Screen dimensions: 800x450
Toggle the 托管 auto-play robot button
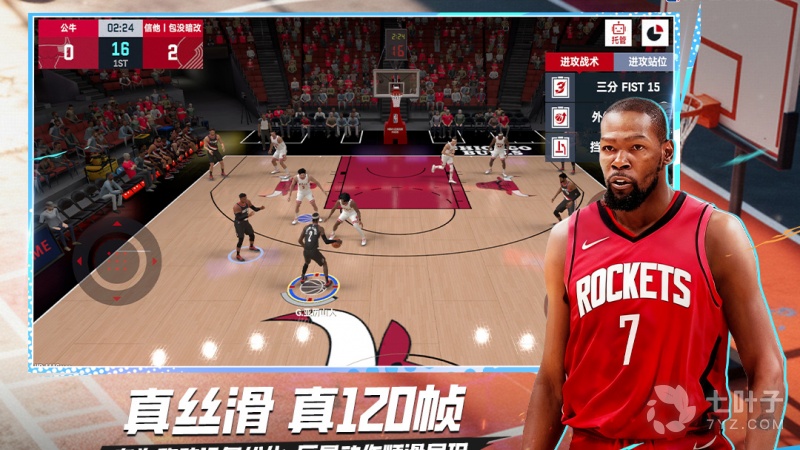[x=619, y=32]
